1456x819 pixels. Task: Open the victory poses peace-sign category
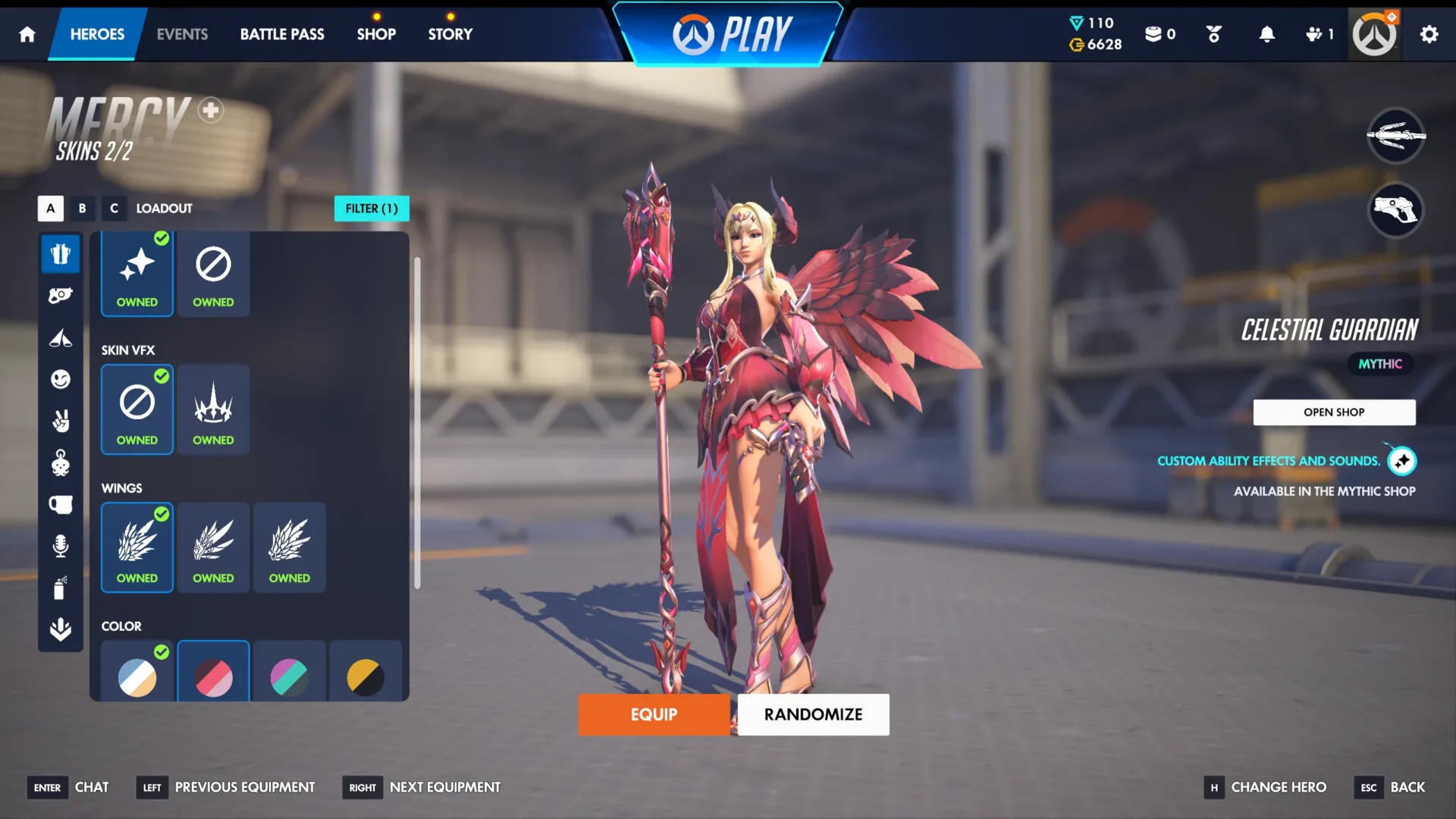point(61,422)
